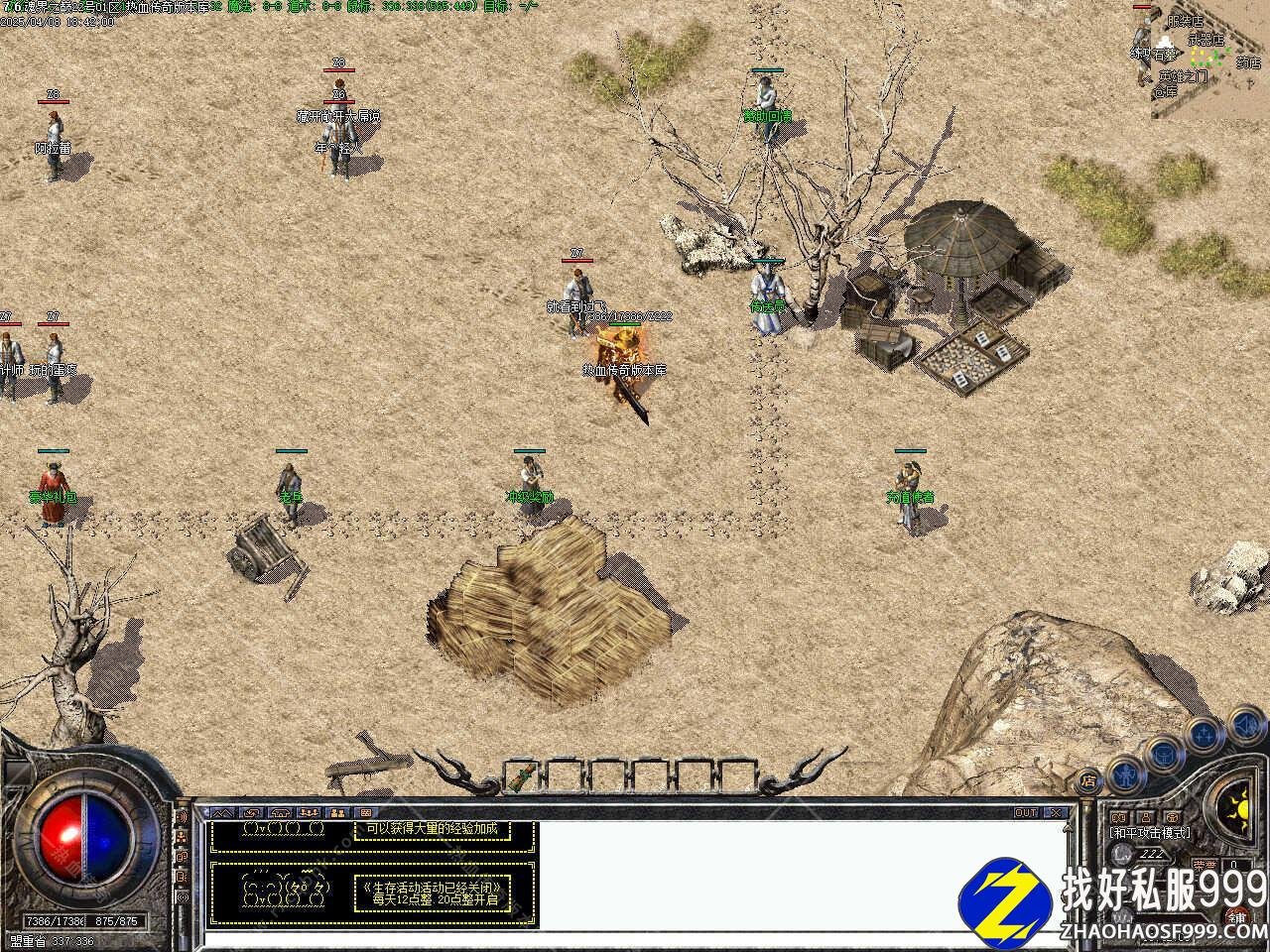Screen dimensions: 1270x952
Task: Click the OUT button on the chat panel
Action: (x=1026, y=813)
